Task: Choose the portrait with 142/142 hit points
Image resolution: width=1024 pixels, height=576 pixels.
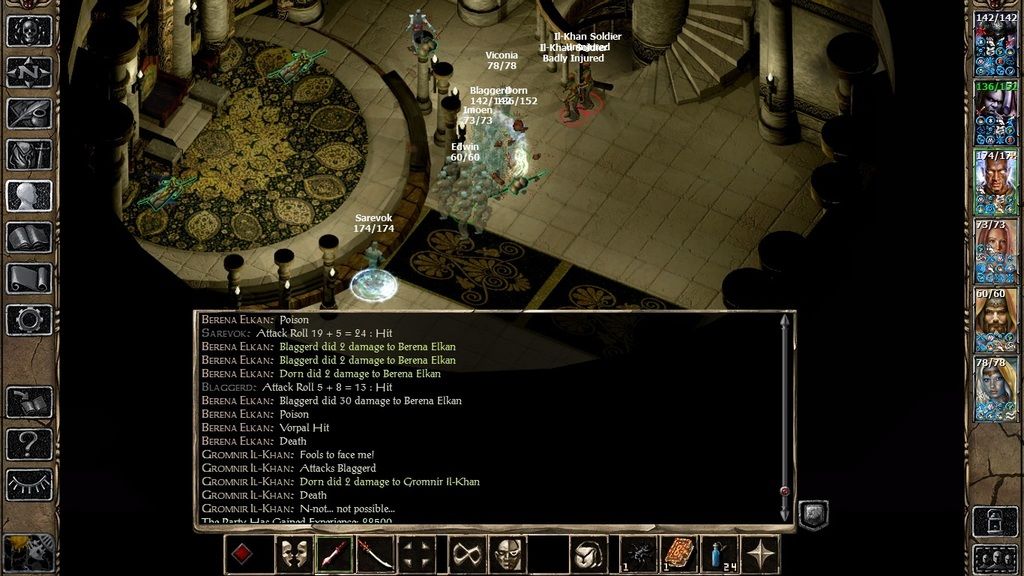Action: point(996,44)
